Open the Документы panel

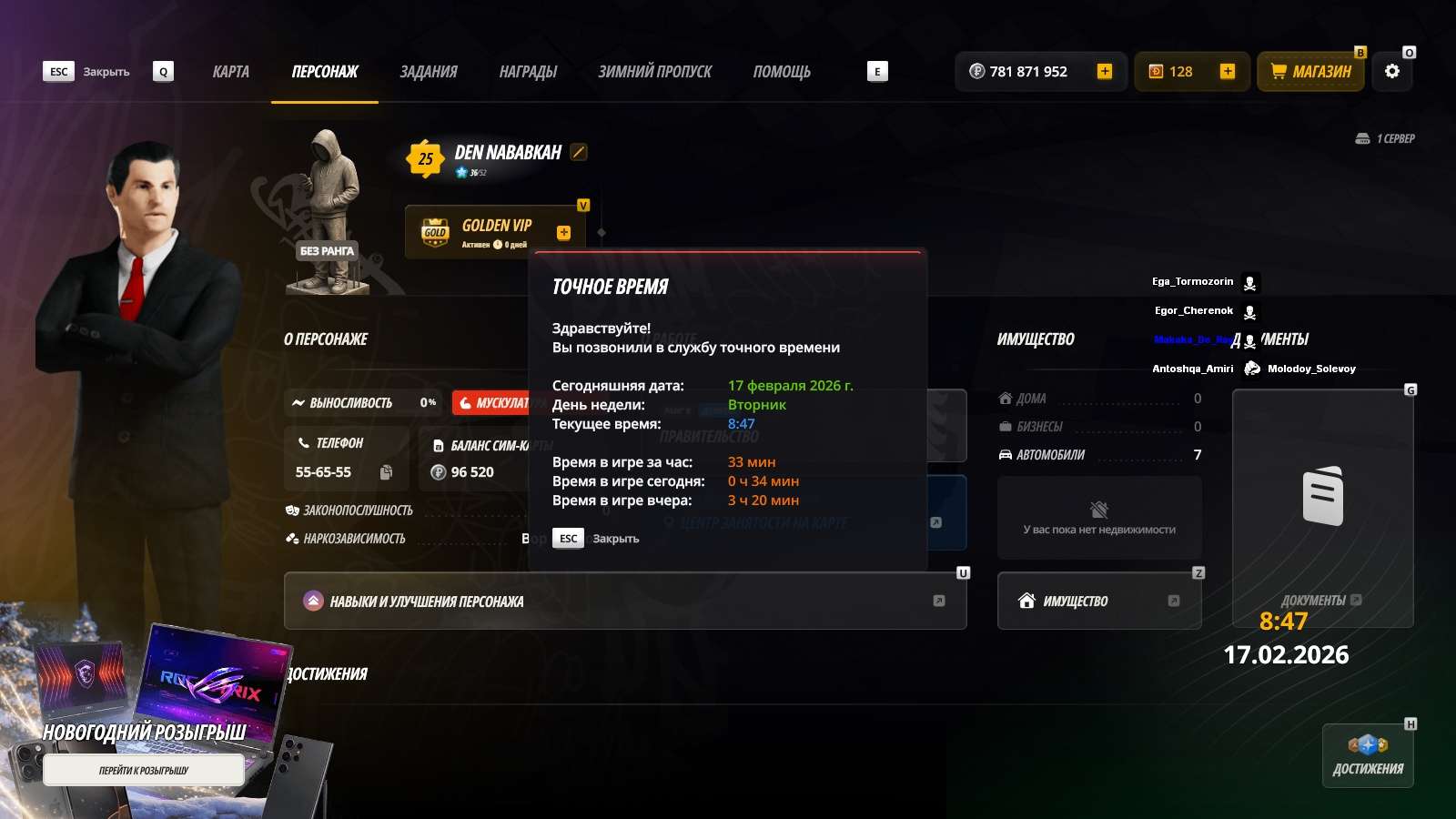tap(1321, 508)
